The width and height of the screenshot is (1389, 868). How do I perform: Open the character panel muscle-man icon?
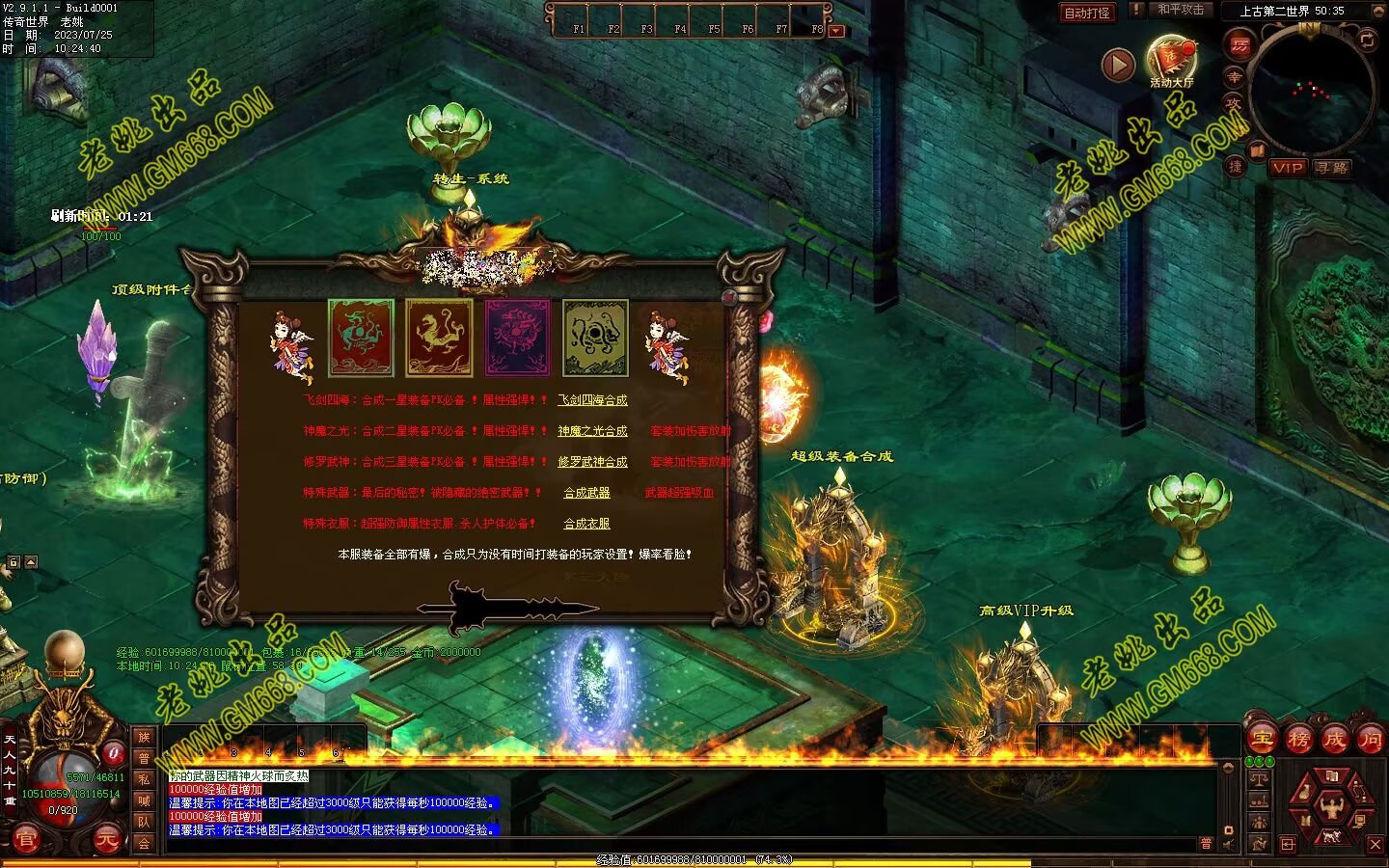[x=1332, y=802]
